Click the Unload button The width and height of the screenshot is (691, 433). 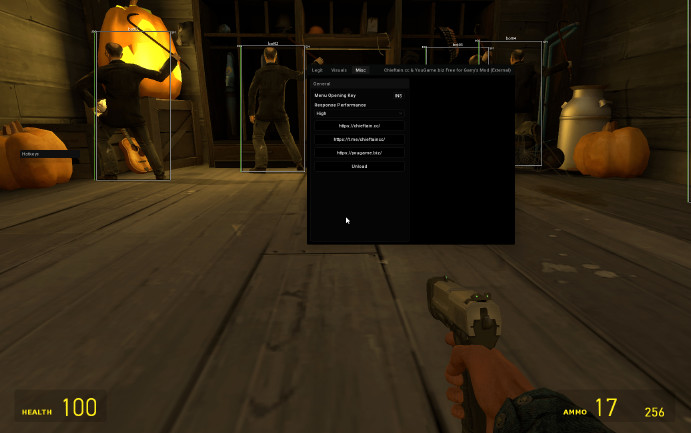point(359,165)
